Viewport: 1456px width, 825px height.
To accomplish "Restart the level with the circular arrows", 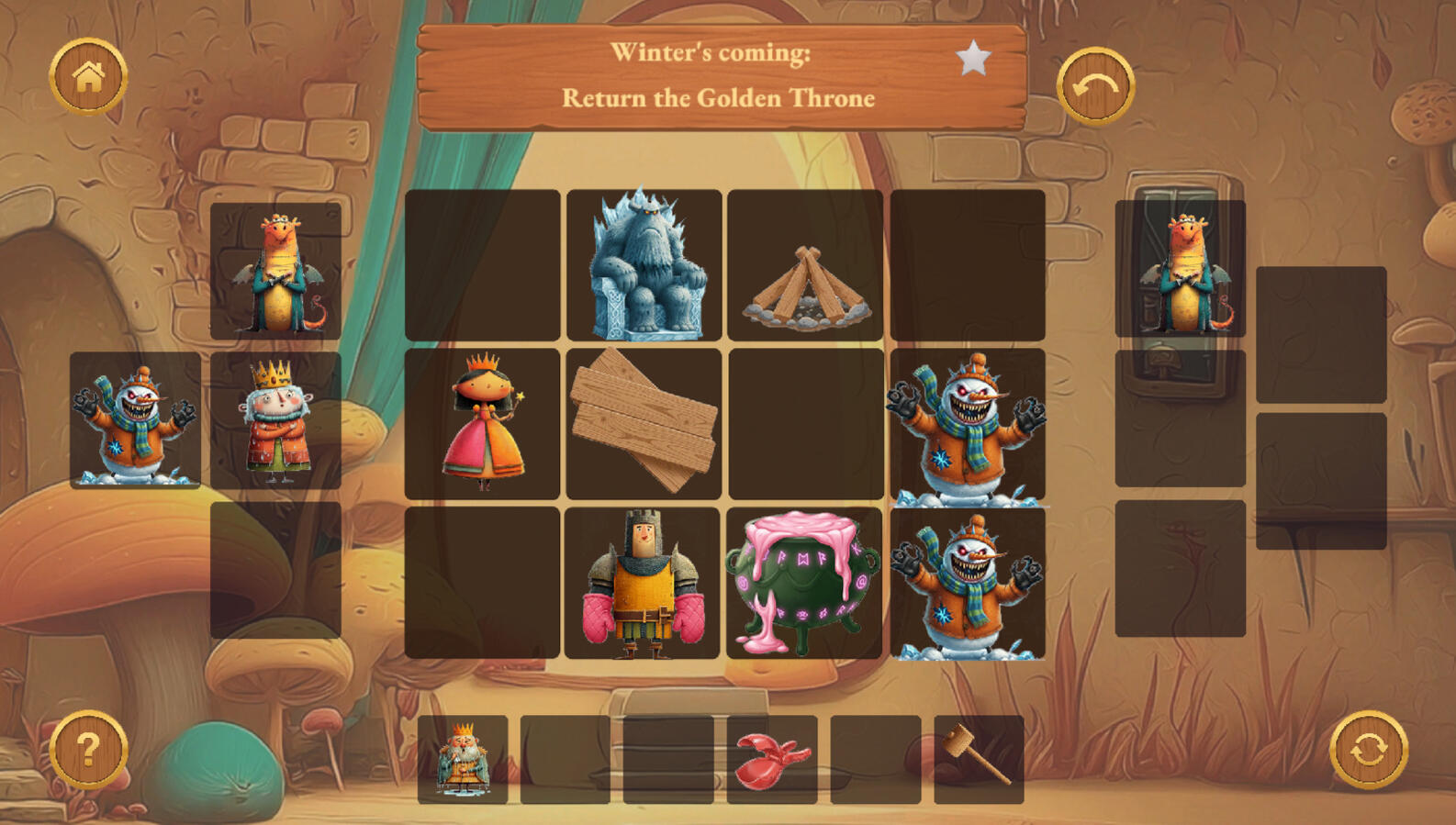I will click(x=1368, y=750).
